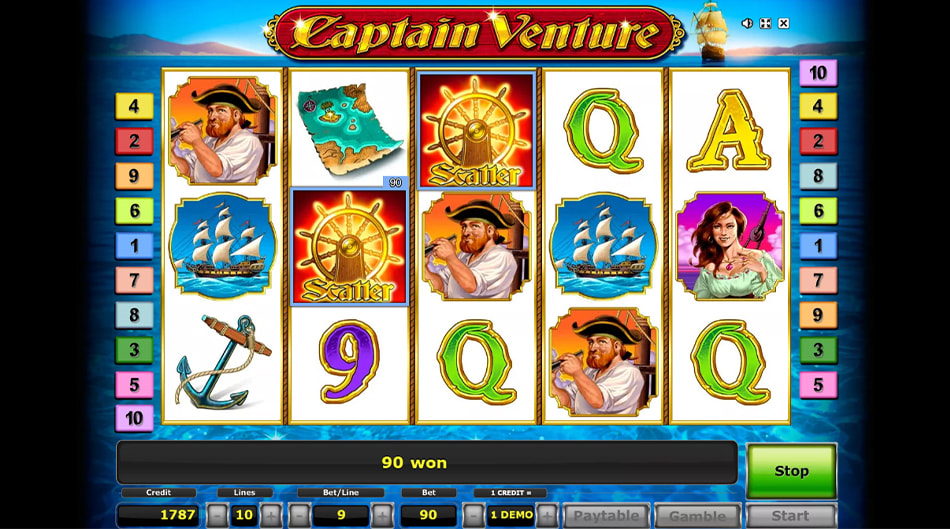Toggle the sound speaker icon
950x529 pixels.
coord(747,23)
